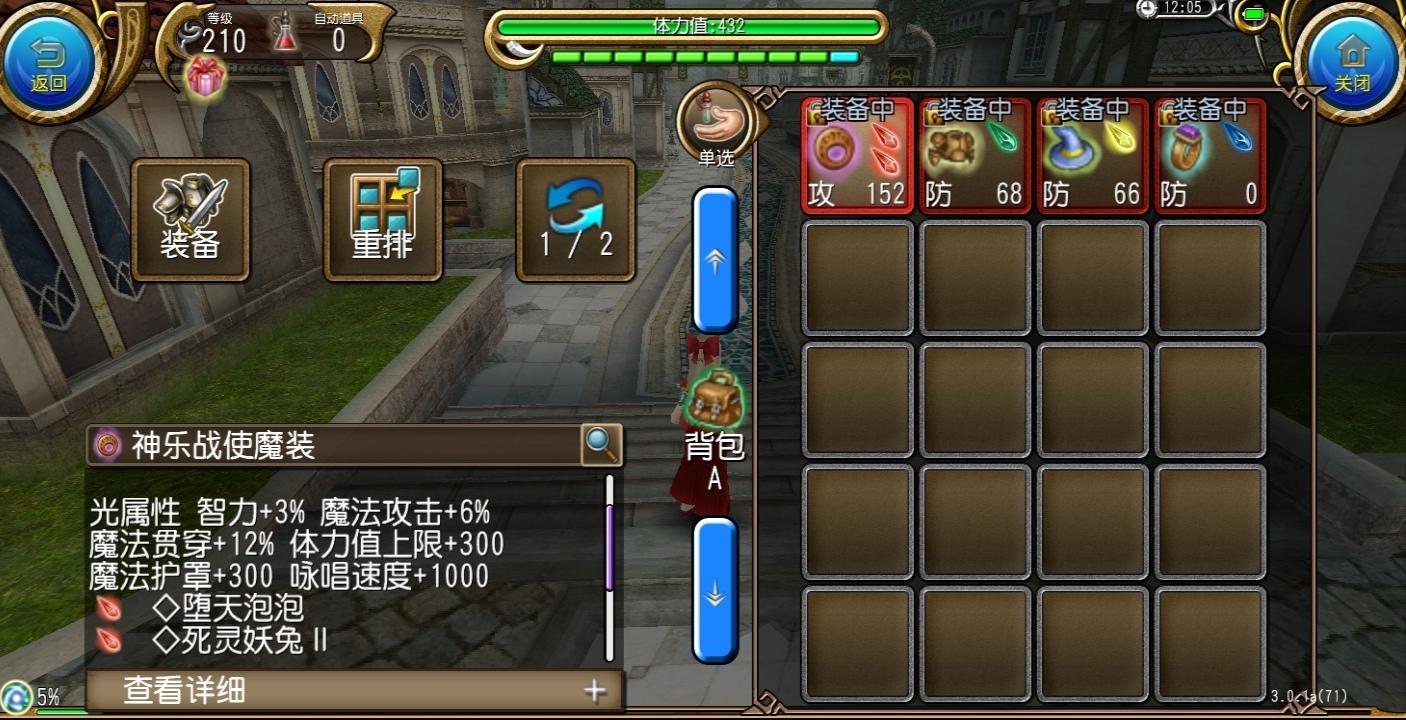Toggle the 单选 single-select hand mode

(x=715, y=122)
